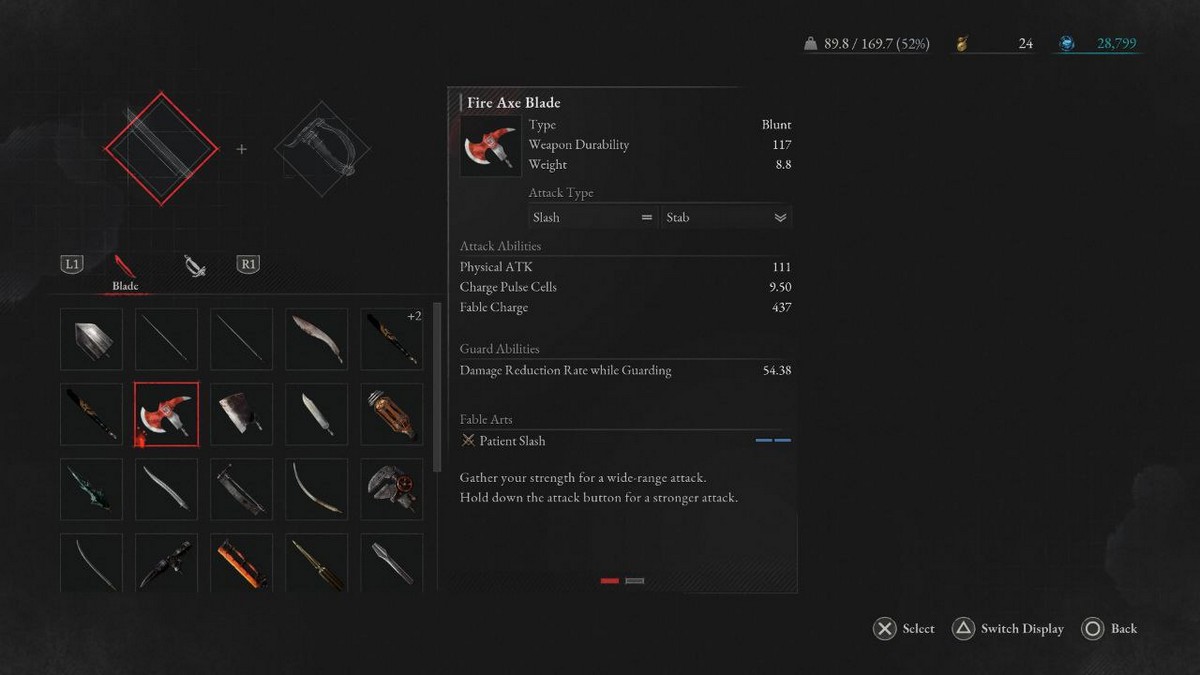Pick the wide dark greatsword blade slot
This screenshot has width=1200, height=675.
click(241, 489)
